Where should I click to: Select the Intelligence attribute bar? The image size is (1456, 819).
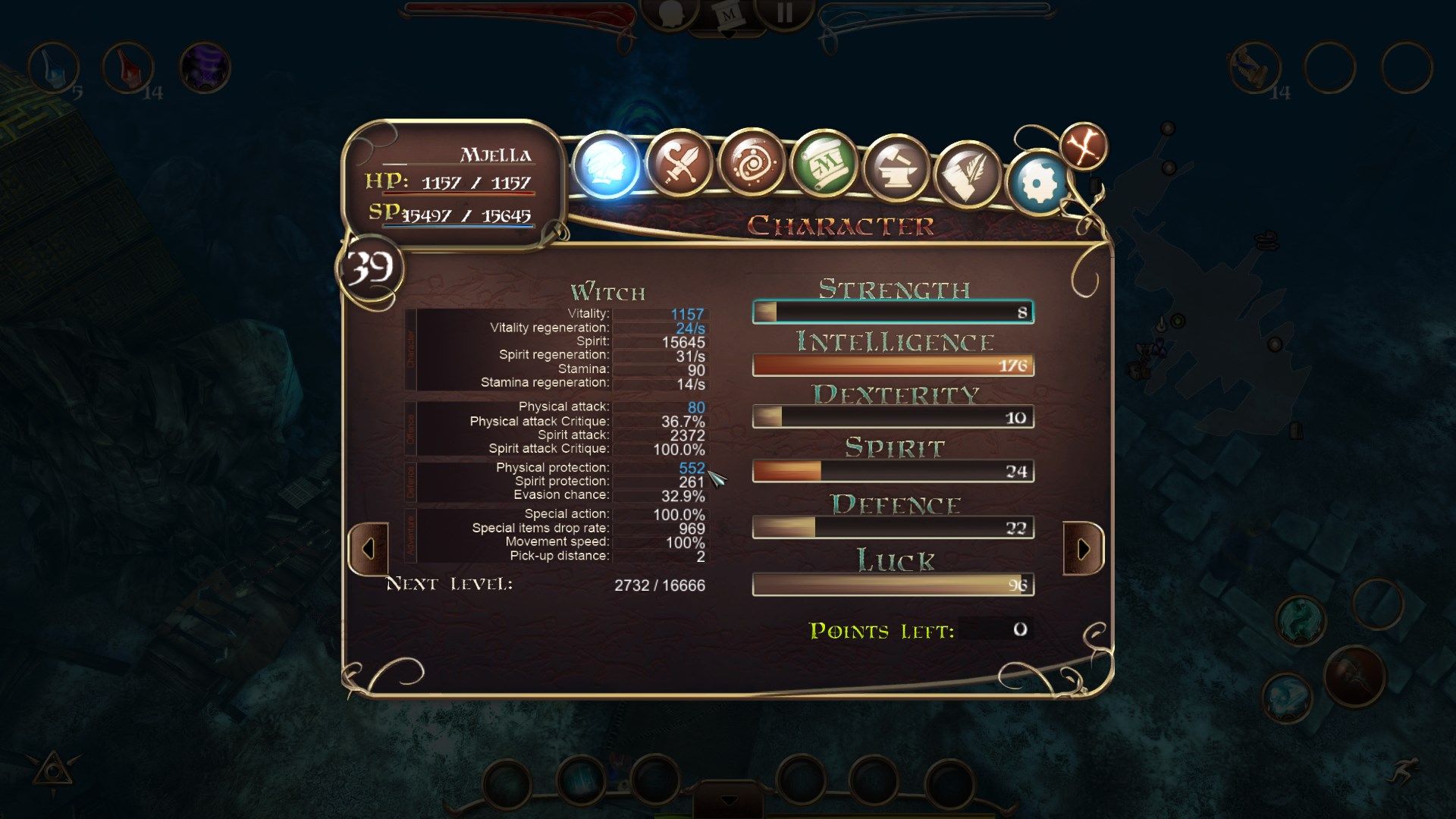(x=893, y=366)
